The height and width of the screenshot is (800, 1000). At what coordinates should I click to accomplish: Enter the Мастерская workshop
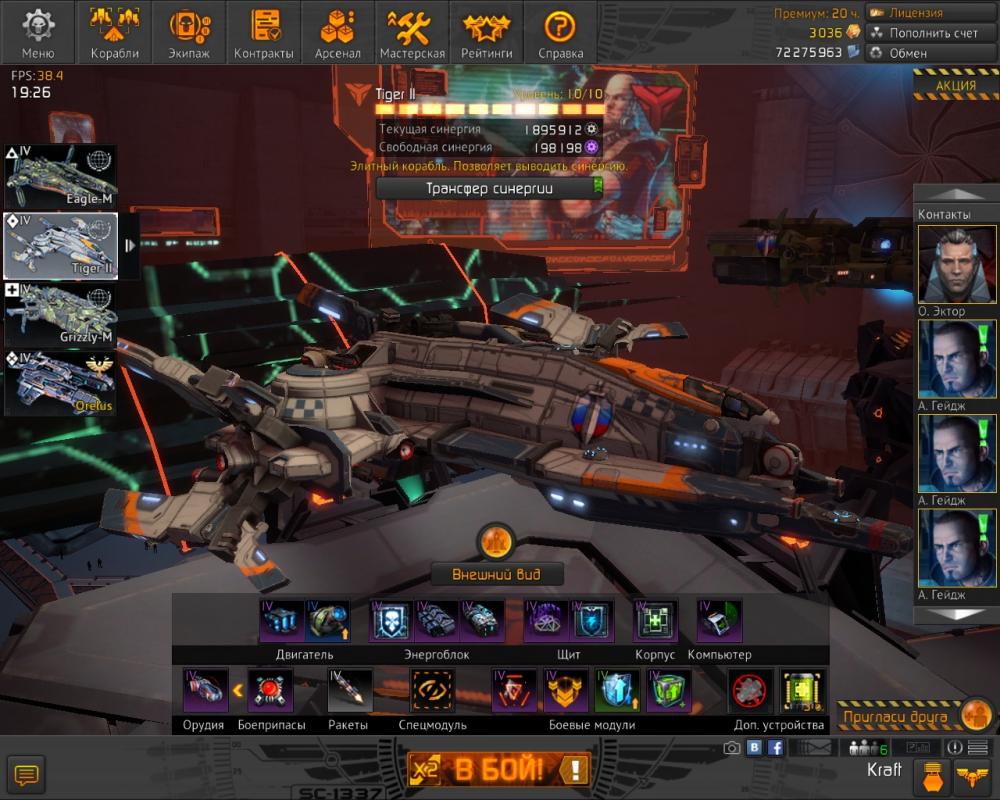pyautogui.click(x=412, y=33)
